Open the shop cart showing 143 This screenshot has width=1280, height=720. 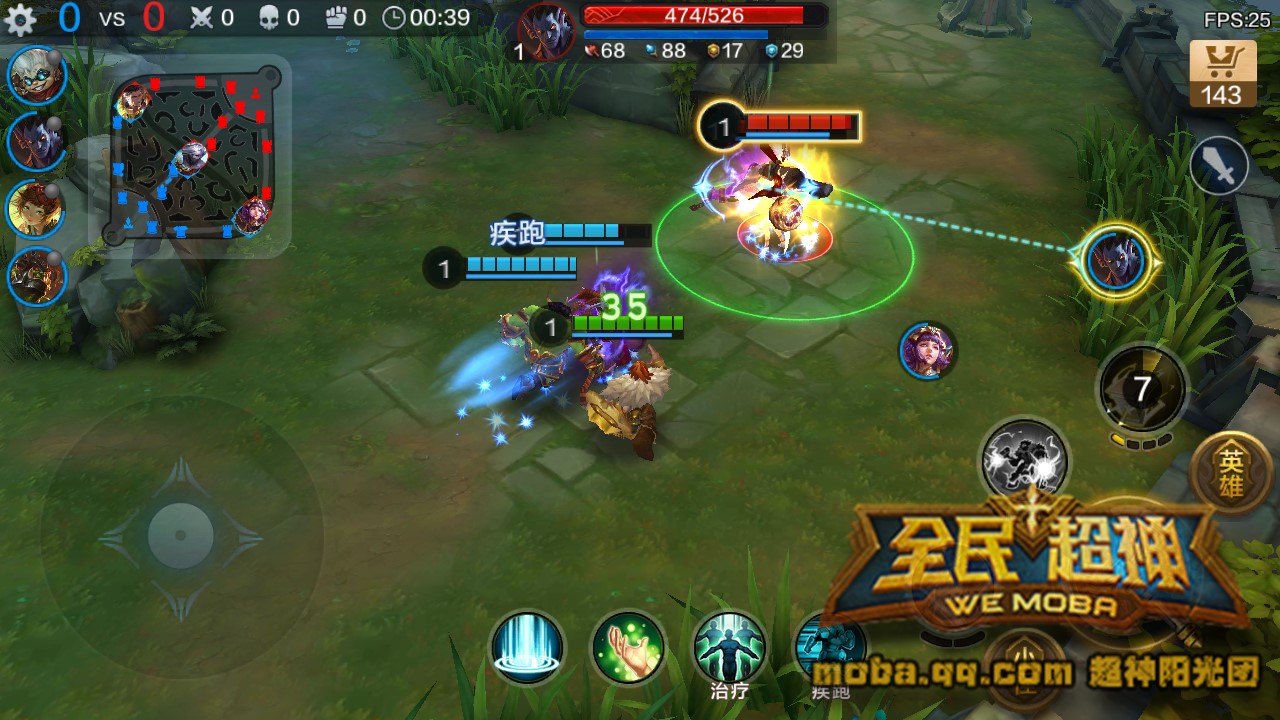(x=1219, y=70)
